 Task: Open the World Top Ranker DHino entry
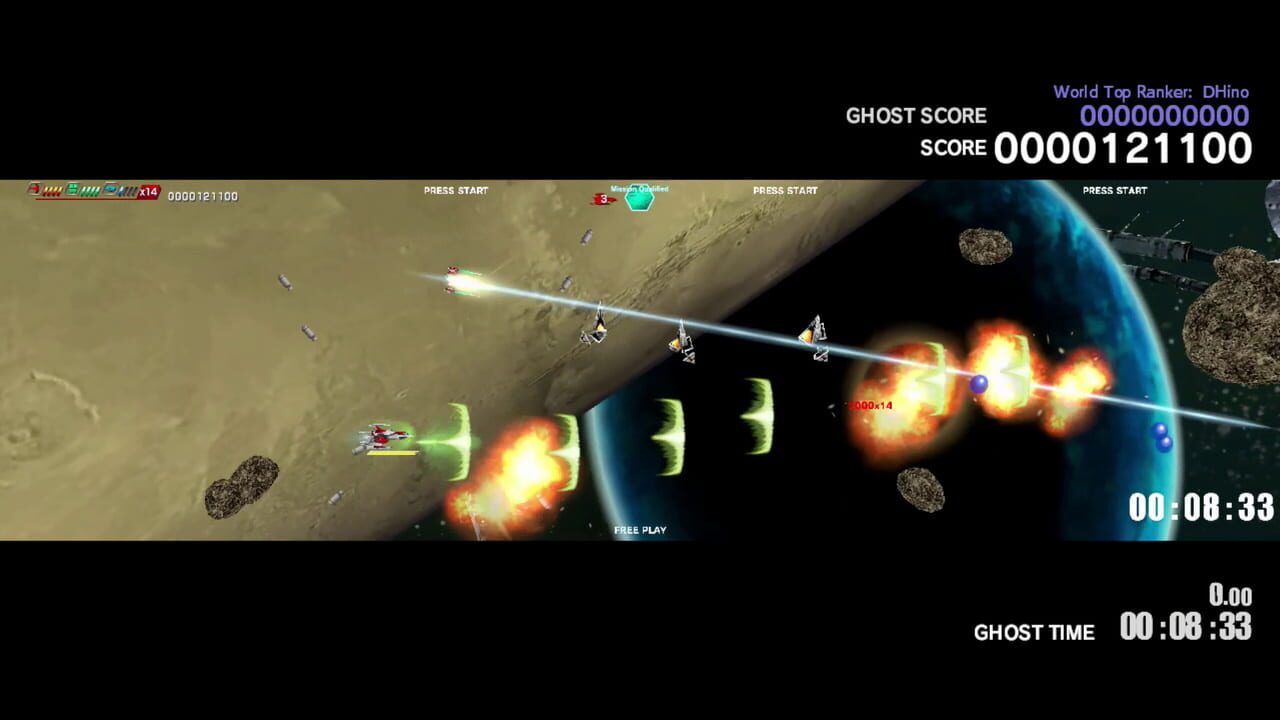tap(1150, 91)
